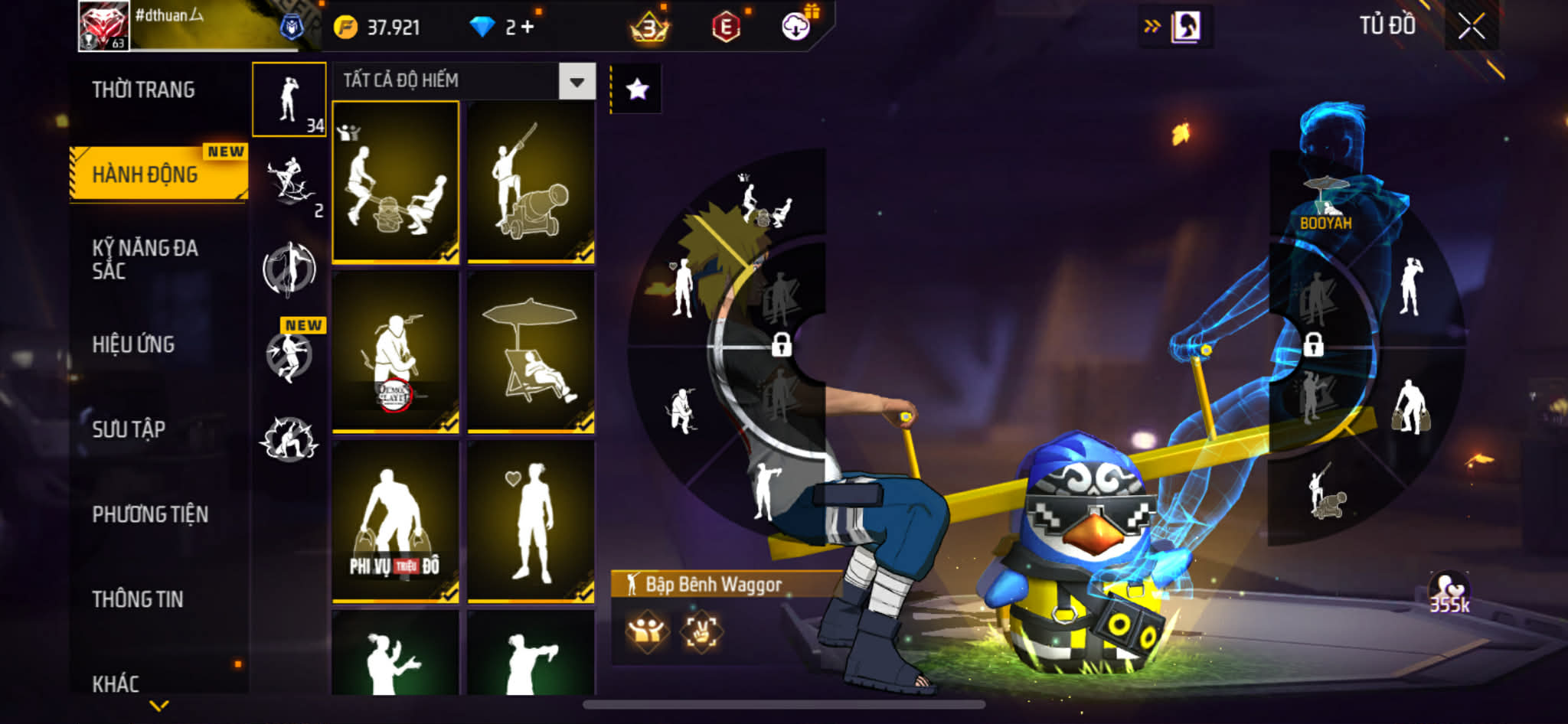Select the Hành Động tab

145,174
